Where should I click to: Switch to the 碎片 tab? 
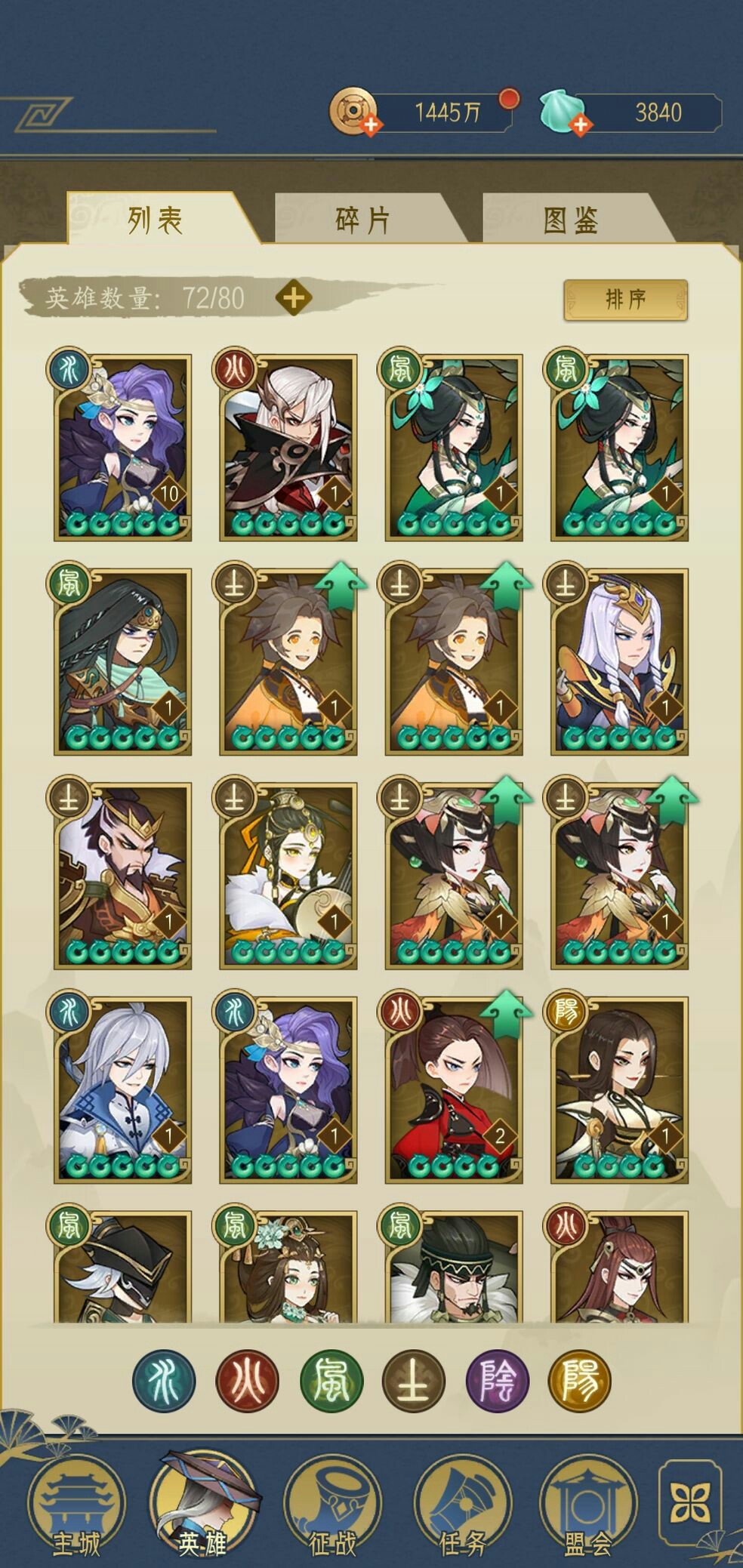coord(362,220)
